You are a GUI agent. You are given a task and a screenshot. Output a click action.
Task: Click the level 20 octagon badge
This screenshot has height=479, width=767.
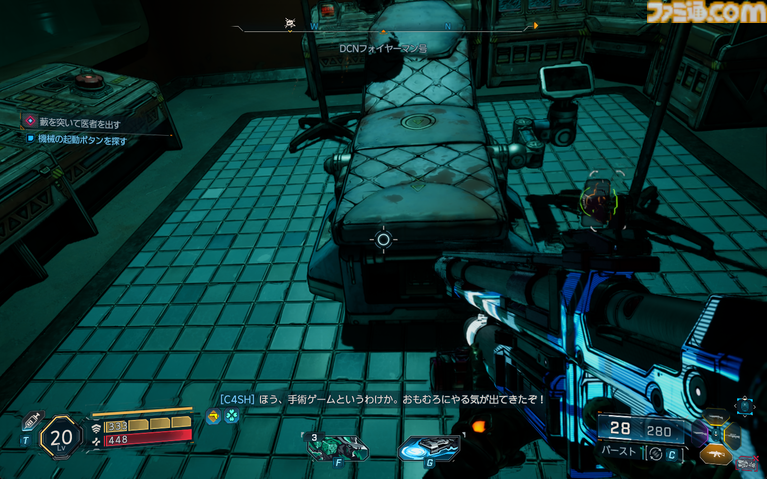click(x=61, y=435)
